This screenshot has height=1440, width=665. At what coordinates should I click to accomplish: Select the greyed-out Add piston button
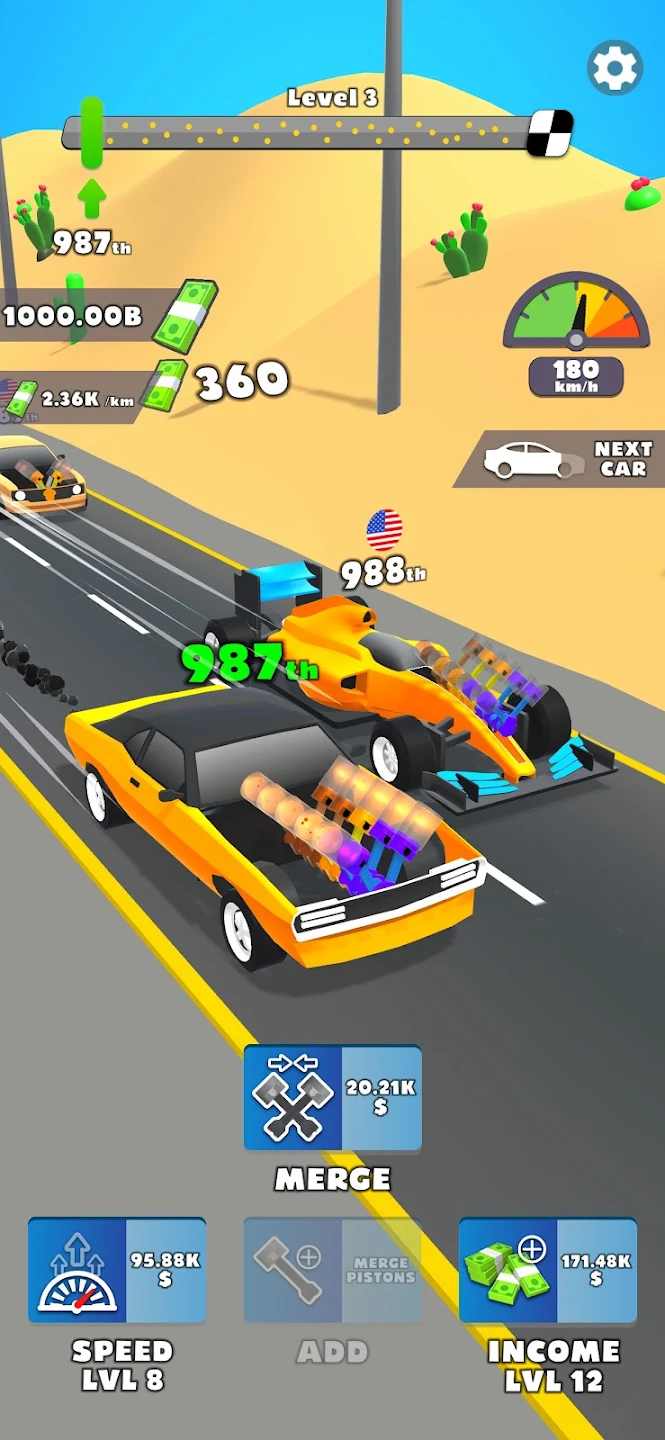[x=332, y=1270]
